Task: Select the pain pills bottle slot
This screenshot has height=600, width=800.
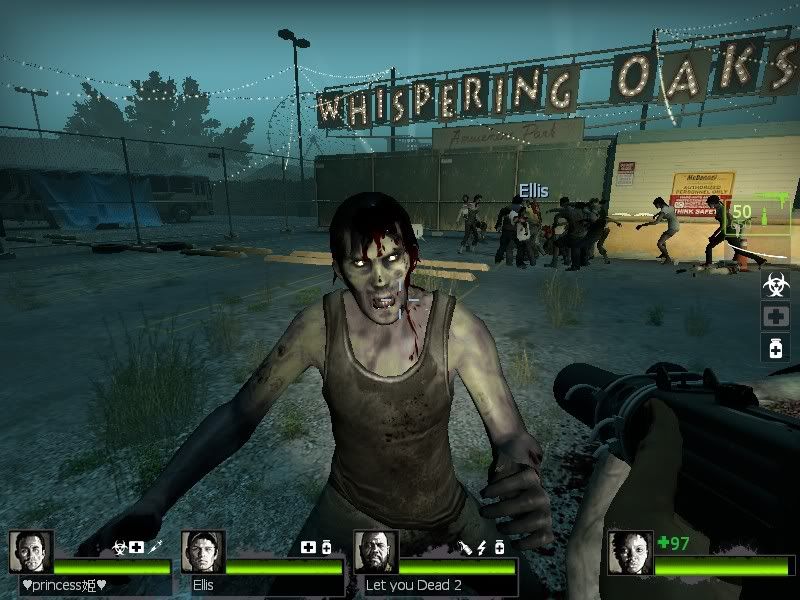Action: [775, 348]
